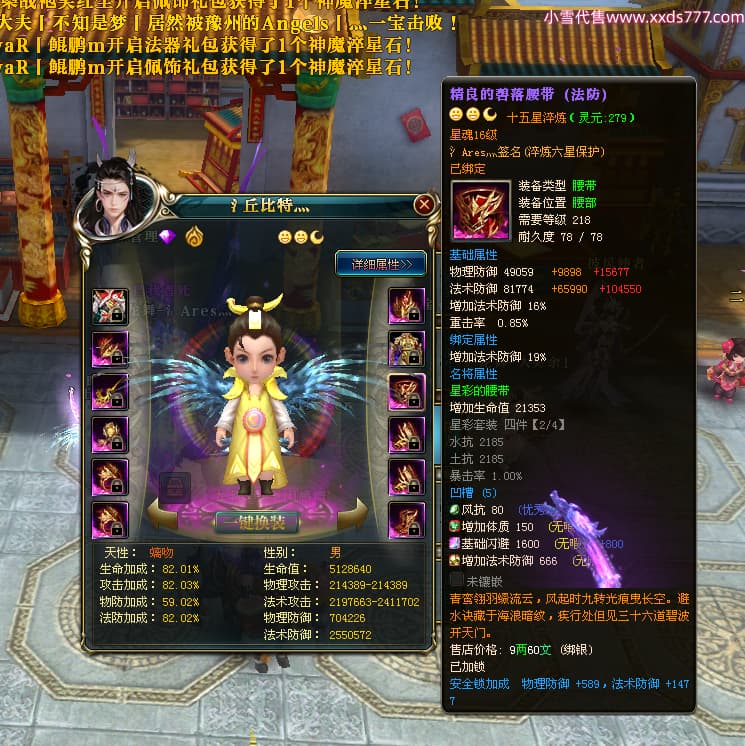The width and height of the screenshot is (745, 746).
Task: Select the golden armor equipment slot
Action: coord(406,348)
